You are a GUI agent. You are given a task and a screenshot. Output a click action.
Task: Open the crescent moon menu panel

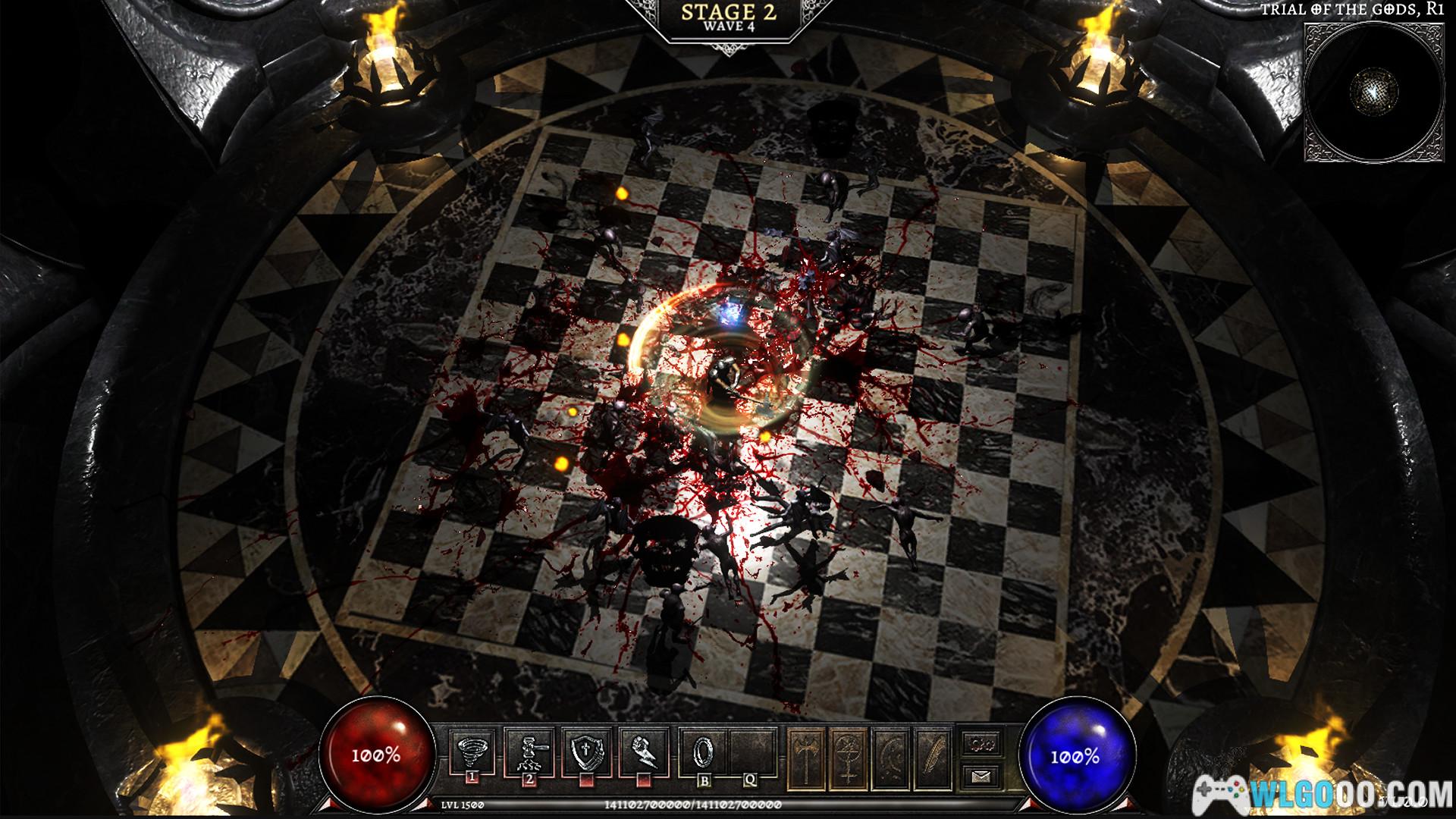coord(892,755)
